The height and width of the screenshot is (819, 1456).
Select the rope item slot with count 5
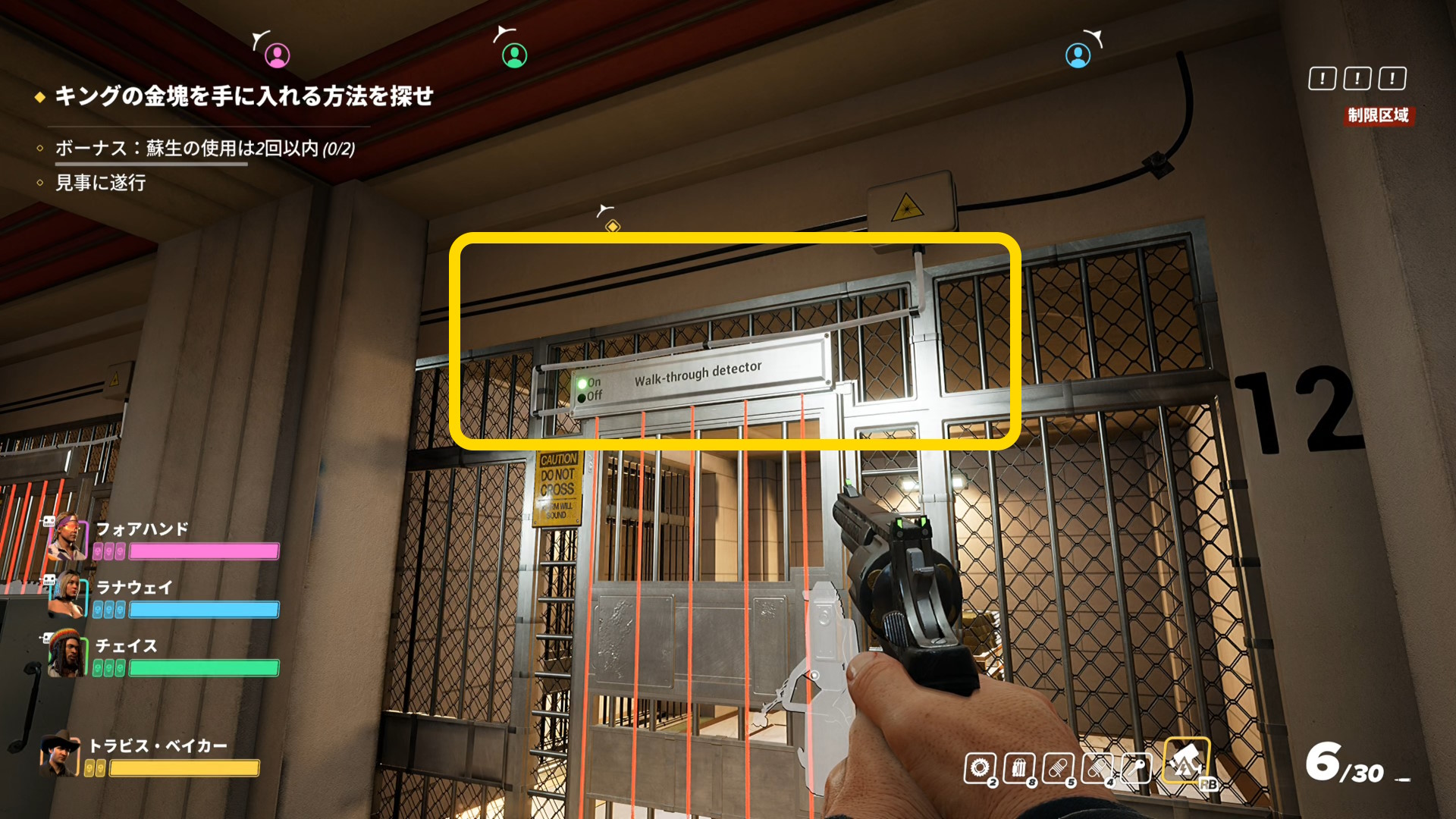pos(1058,768)
